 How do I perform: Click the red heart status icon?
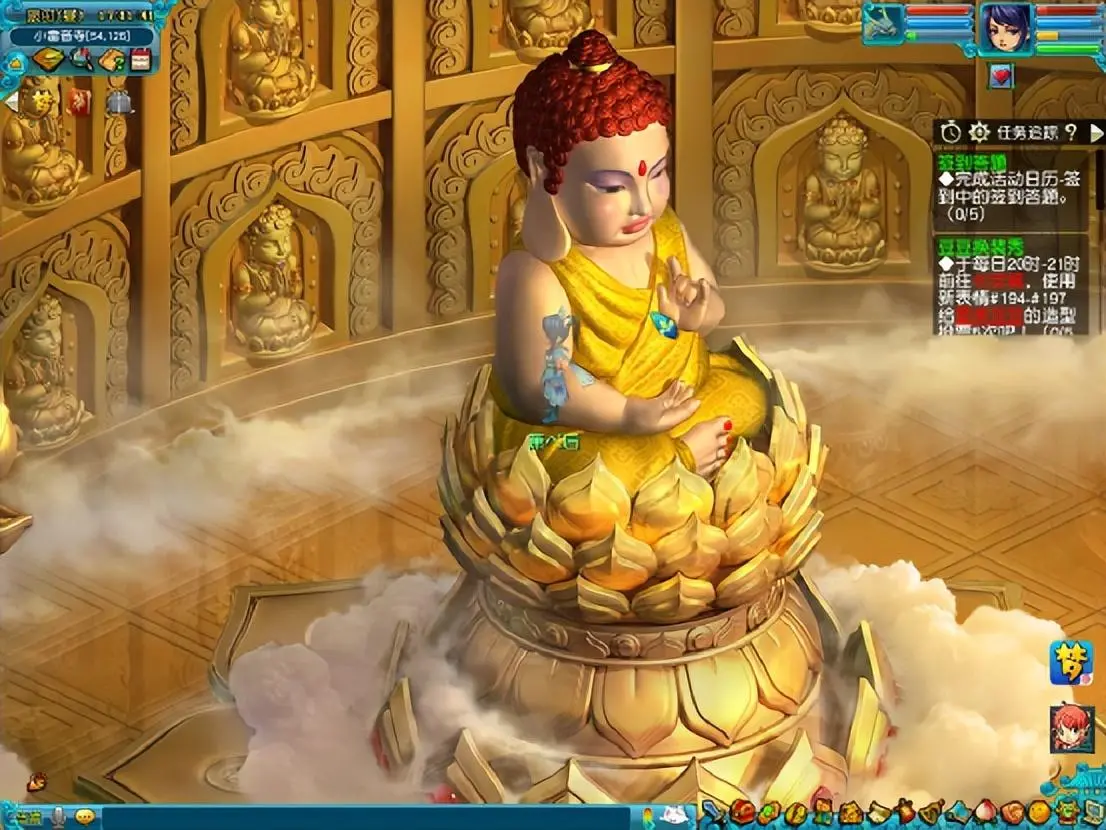point(1000,75)
